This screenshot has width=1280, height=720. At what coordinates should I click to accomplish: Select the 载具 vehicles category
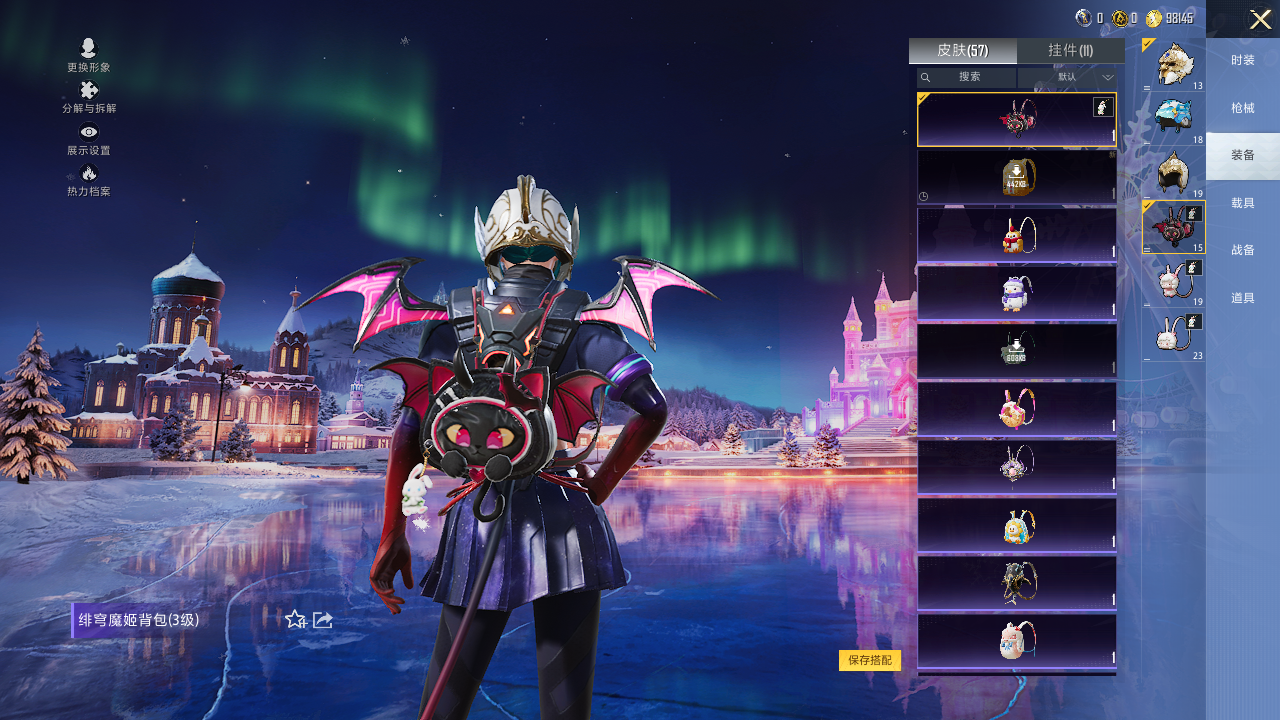tap(1242, 203)
